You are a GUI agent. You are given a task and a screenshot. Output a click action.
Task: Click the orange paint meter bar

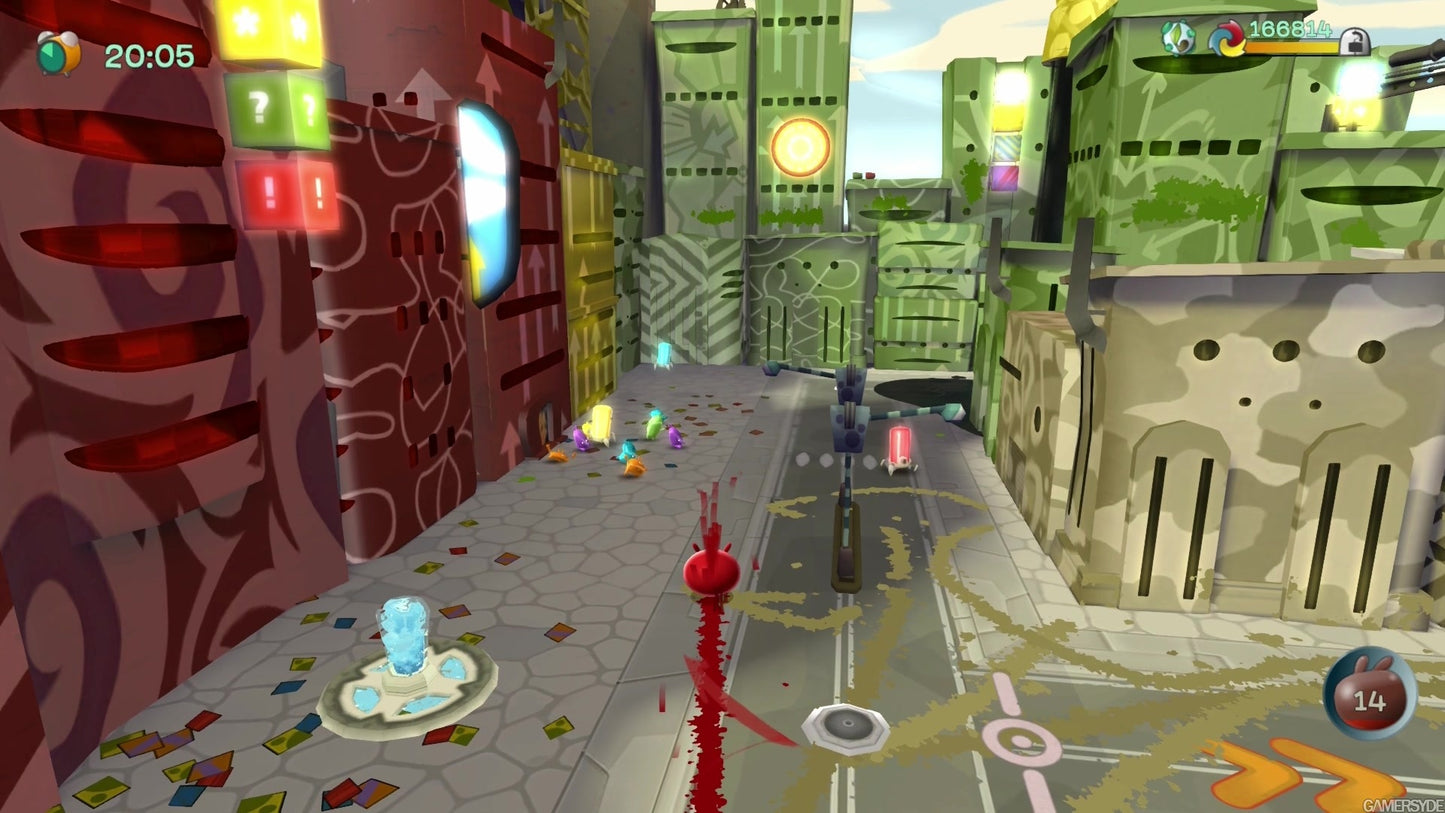coord(1290,45)
